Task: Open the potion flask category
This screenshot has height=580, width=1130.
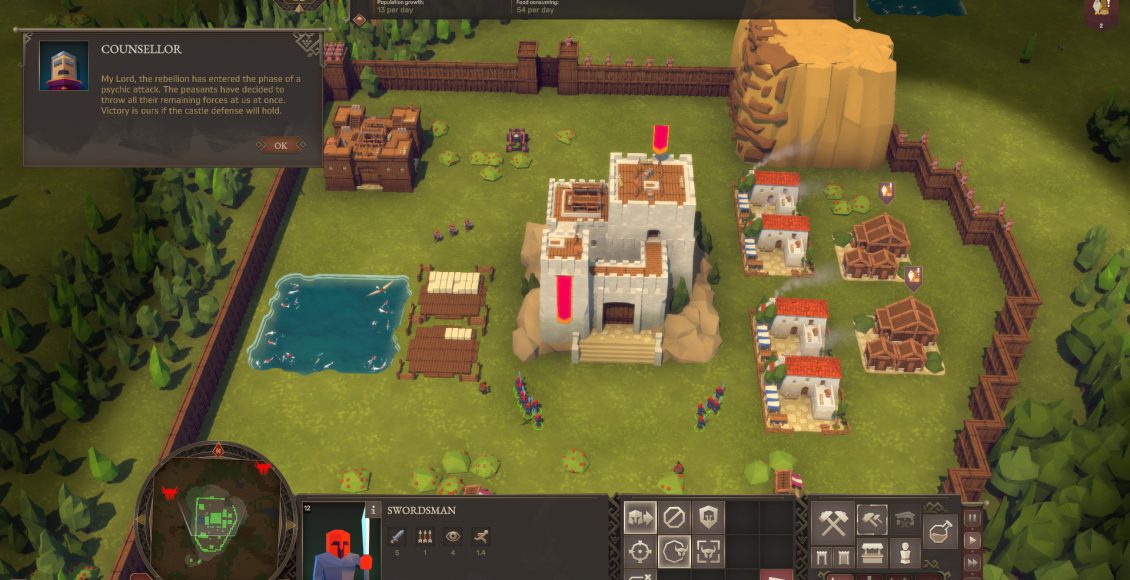Action: (941, 530)
